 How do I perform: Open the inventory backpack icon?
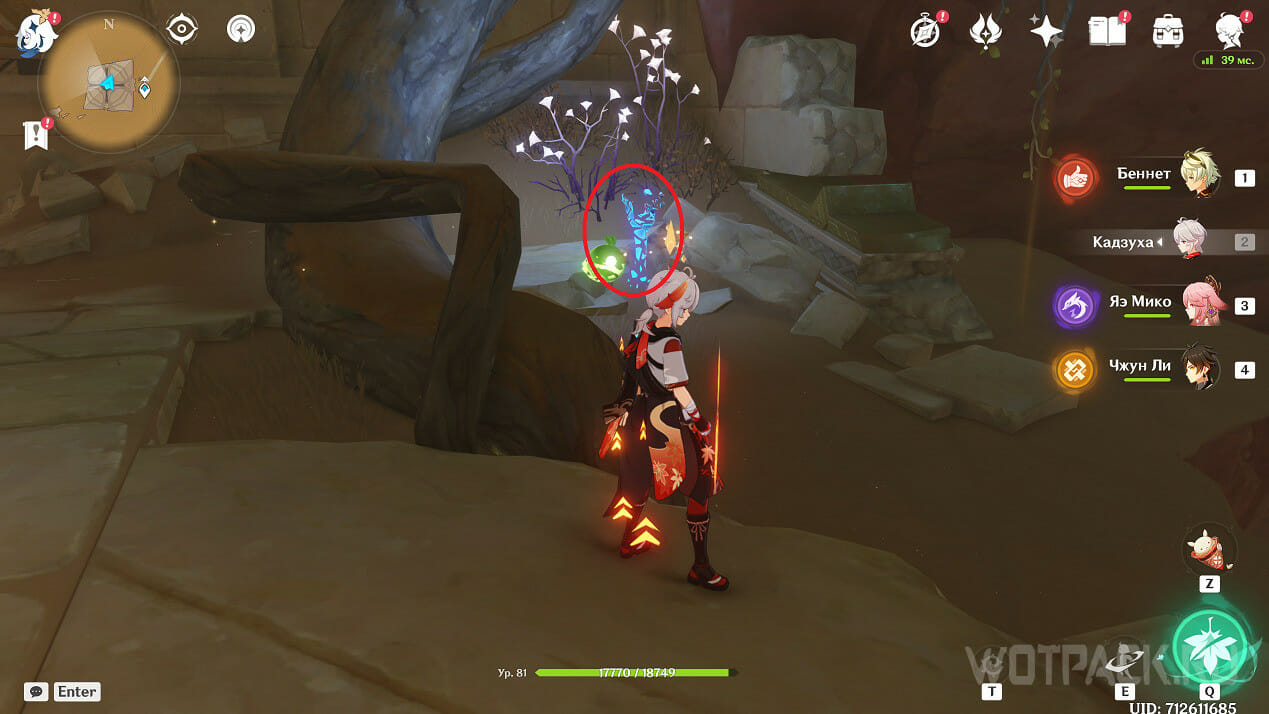1166,31
